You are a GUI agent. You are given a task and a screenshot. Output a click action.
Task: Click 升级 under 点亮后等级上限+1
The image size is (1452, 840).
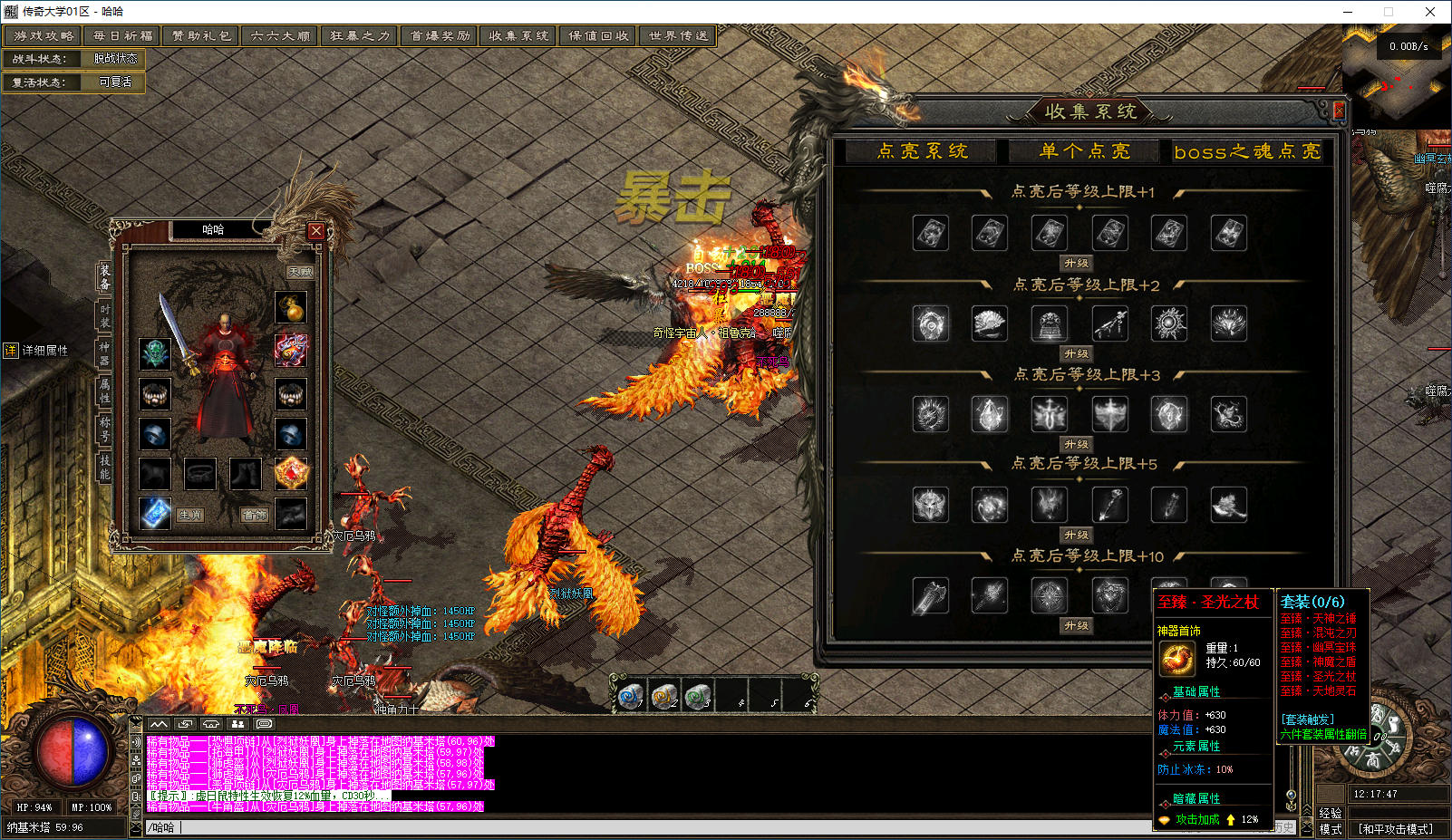[x=1076, y=263]
